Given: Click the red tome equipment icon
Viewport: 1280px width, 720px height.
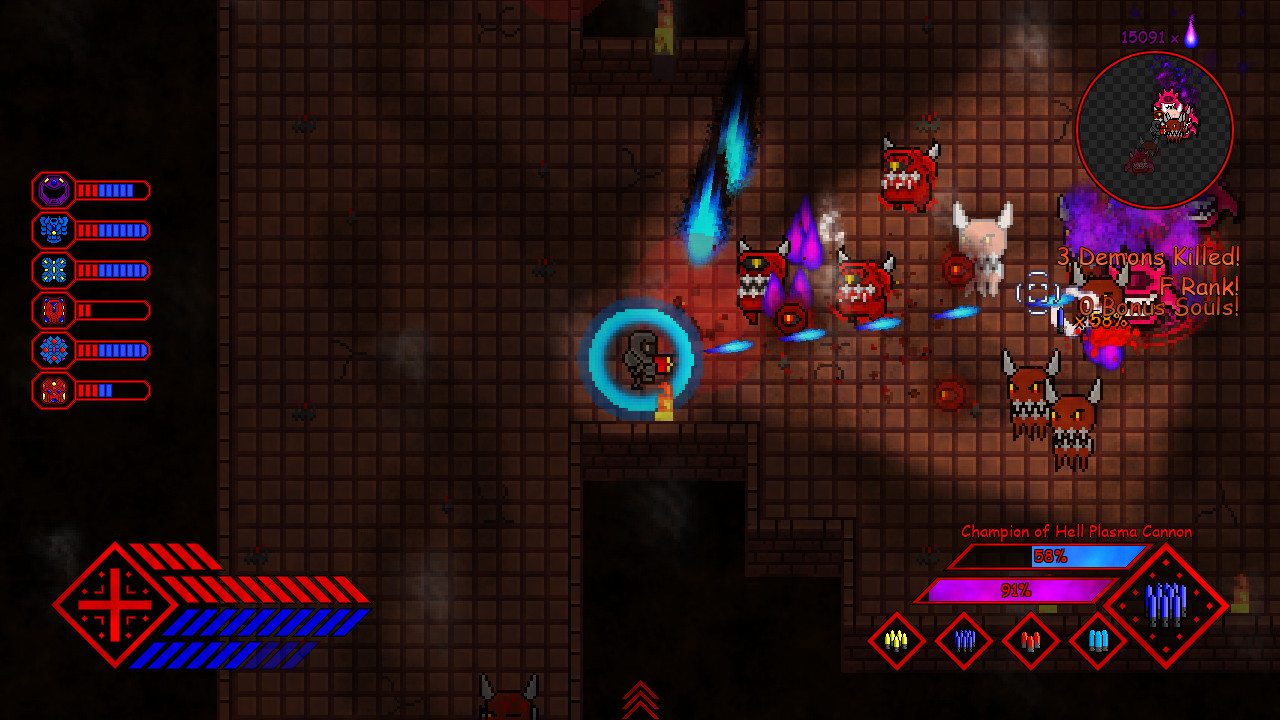Looking at the screenshot, I should tap(53, 311).
